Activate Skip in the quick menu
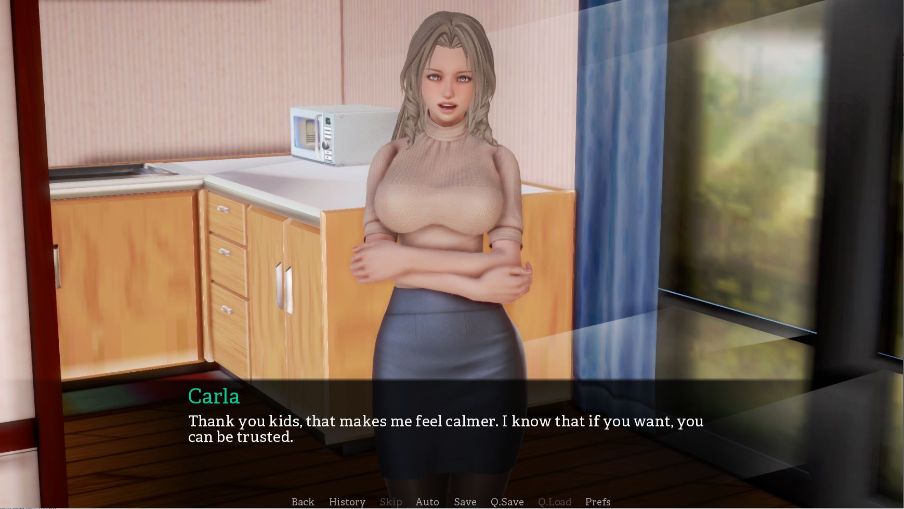 coord(391,502)
